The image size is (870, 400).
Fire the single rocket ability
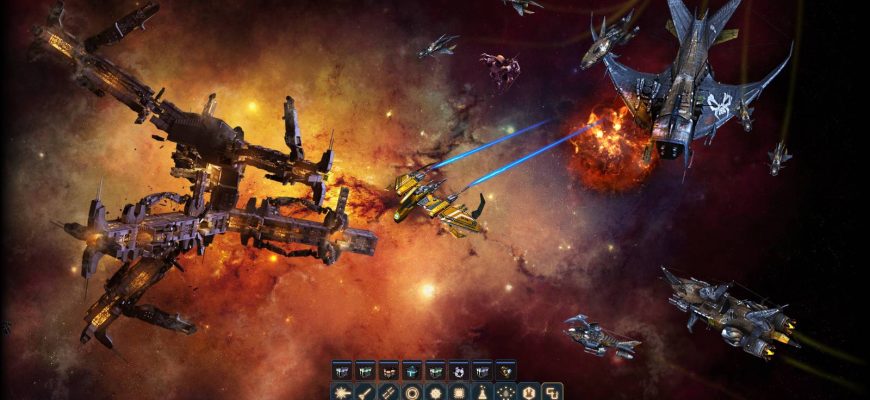(365, 392)
